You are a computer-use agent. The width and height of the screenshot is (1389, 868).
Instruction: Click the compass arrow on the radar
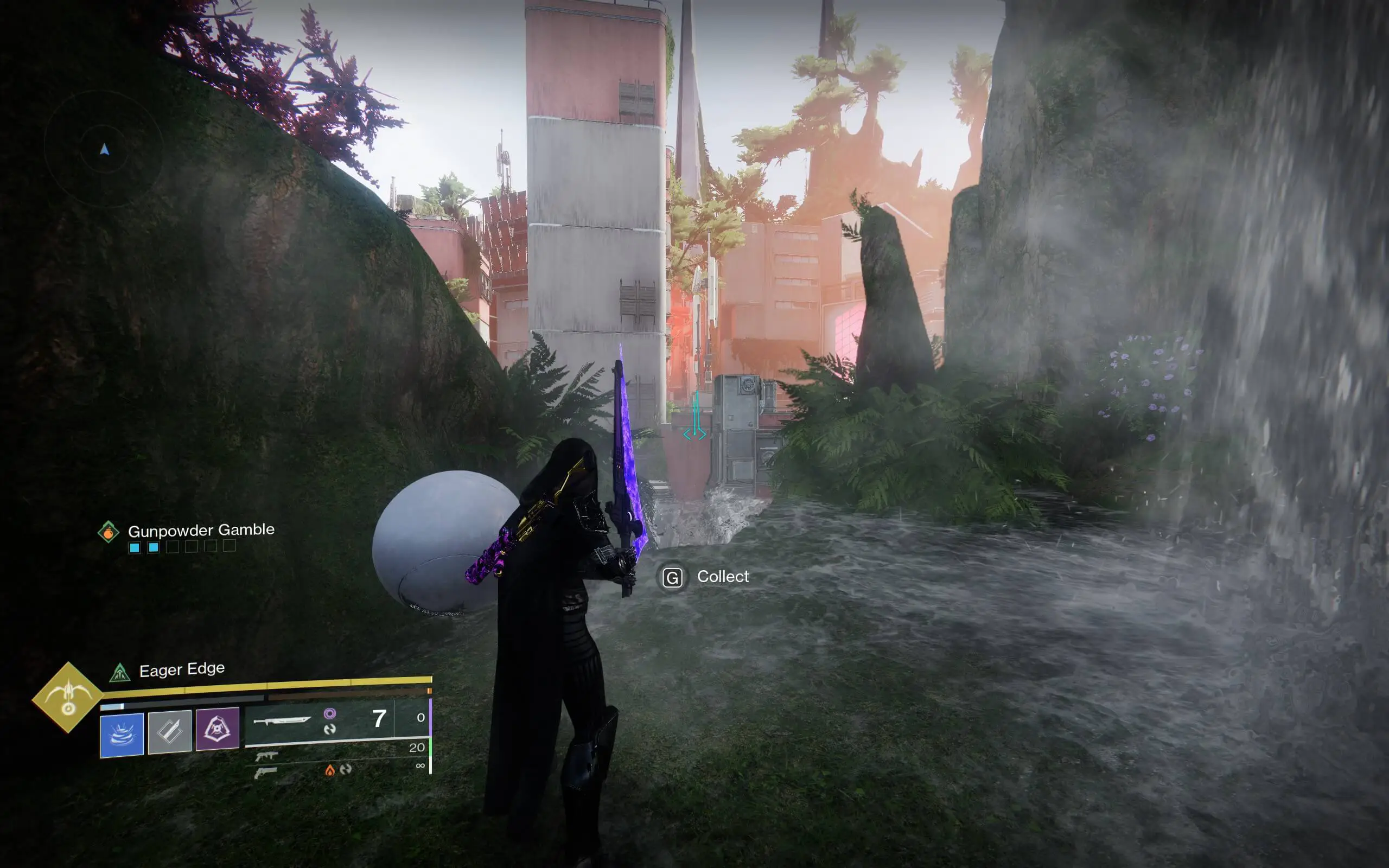pyautogui.click(x=105, y=150)
